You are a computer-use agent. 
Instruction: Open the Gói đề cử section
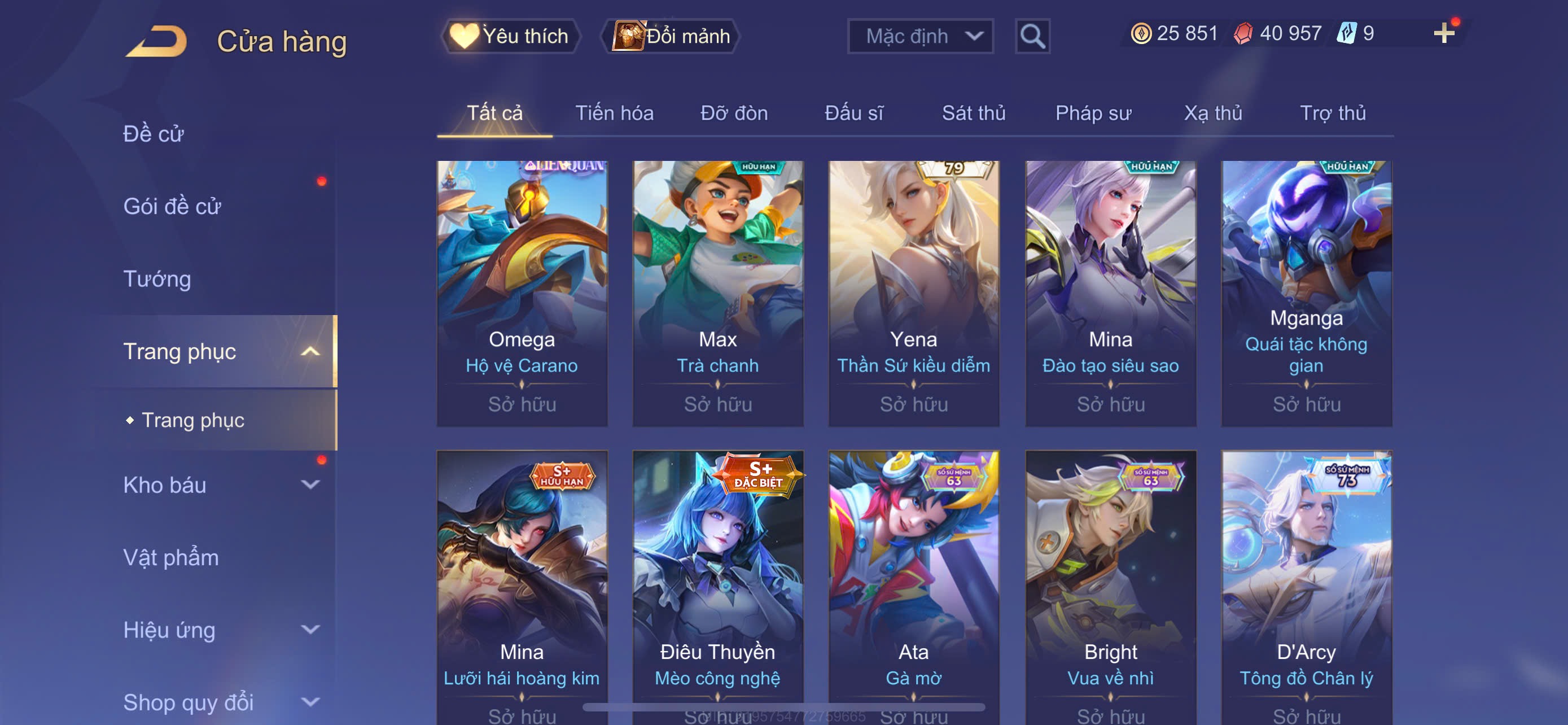(x=172, y=206)
